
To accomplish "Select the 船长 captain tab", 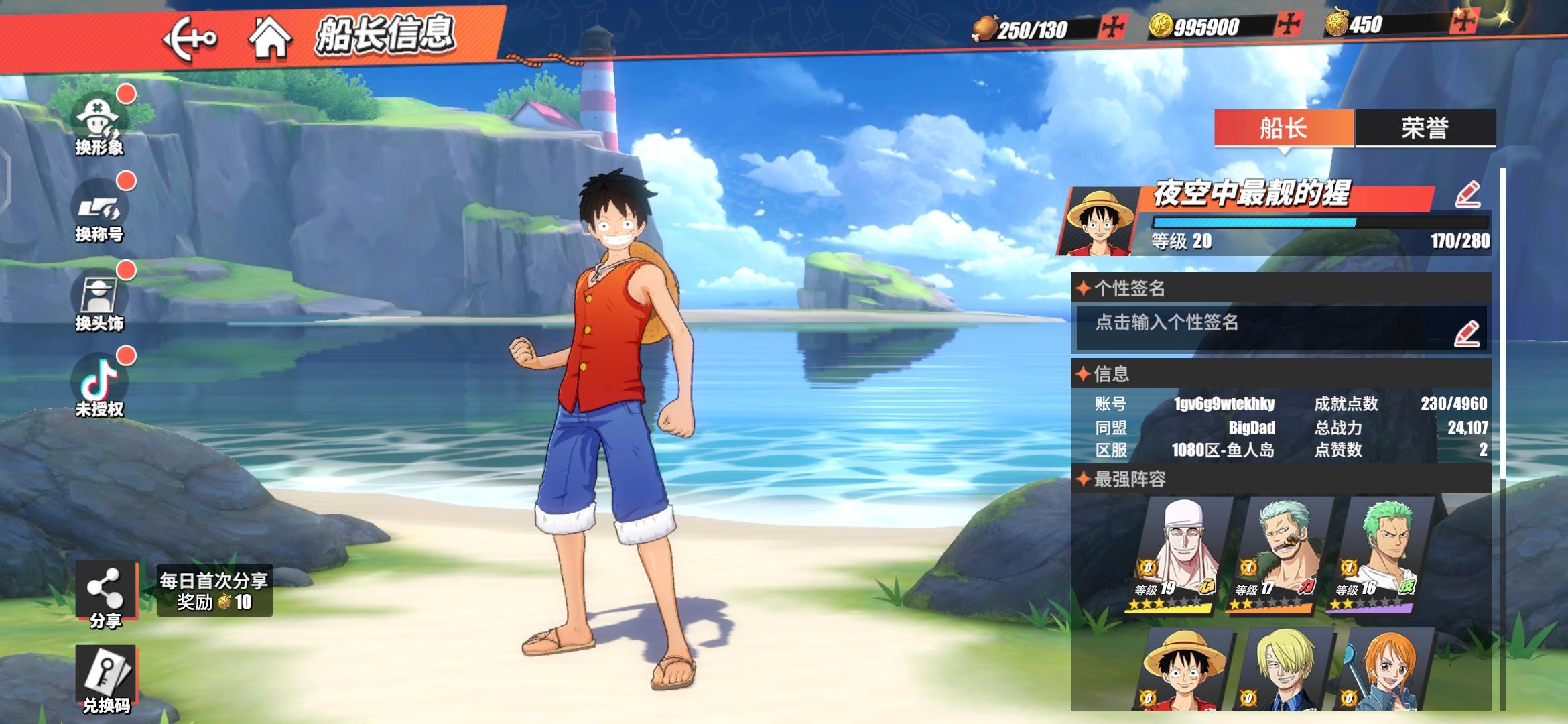I will point(1283,127).
